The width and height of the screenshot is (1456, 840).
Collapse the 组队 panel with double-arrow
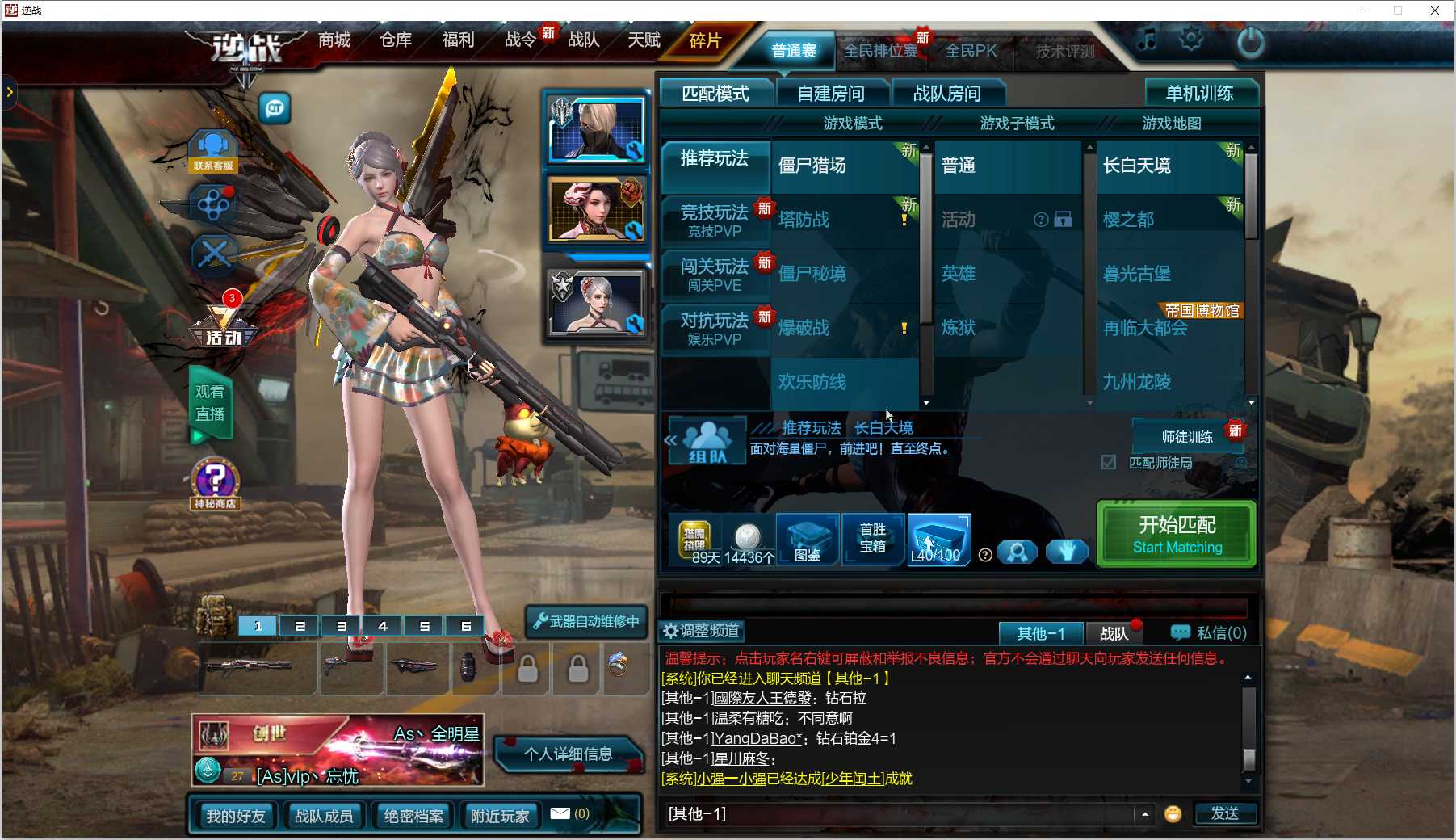[669, 439]
